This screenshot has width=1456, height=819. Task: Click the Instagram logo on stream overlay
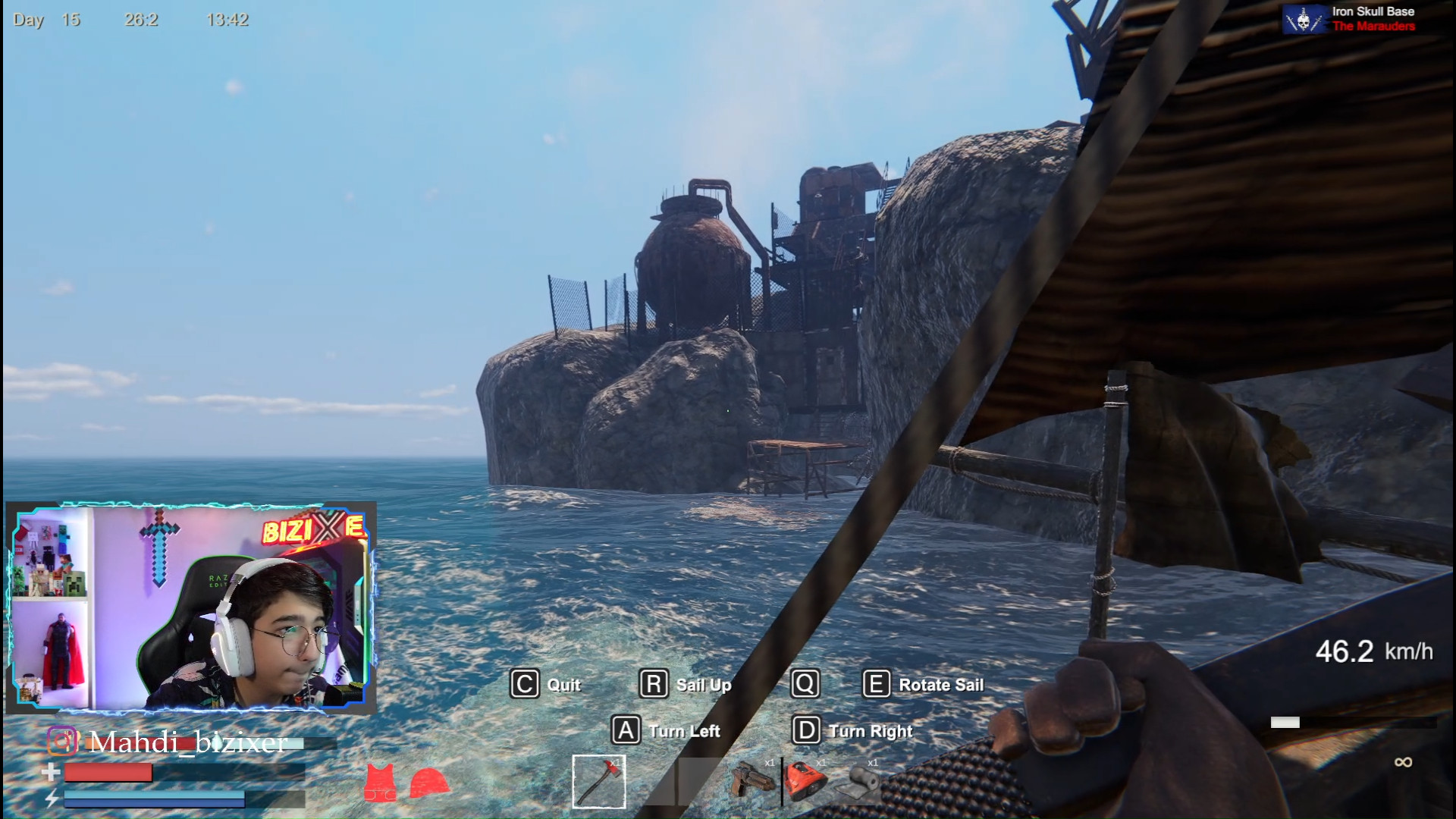[62, 741]
